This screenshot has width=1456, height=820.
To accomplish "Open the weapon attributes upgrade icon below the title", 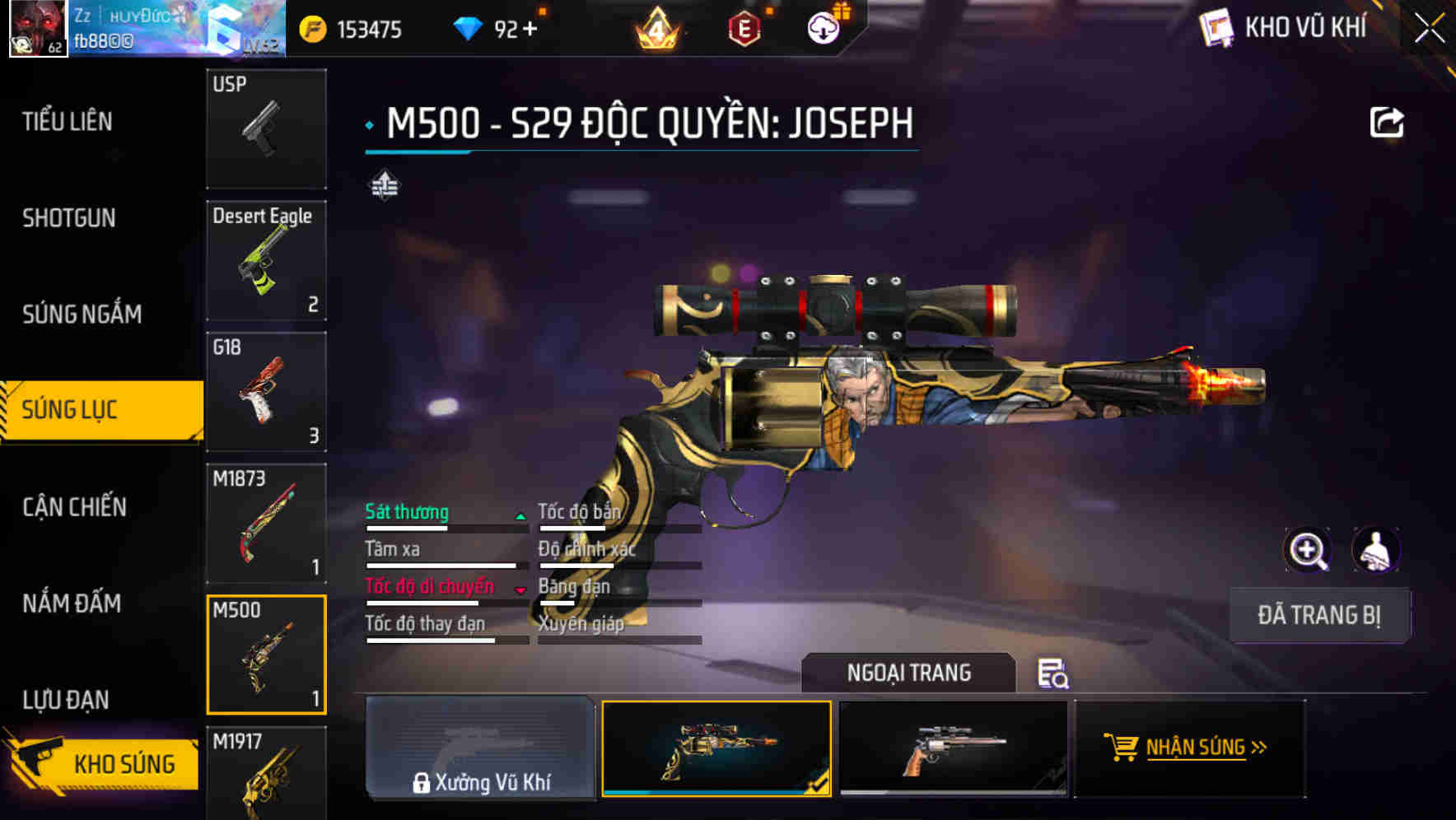I will pos(383,186).
